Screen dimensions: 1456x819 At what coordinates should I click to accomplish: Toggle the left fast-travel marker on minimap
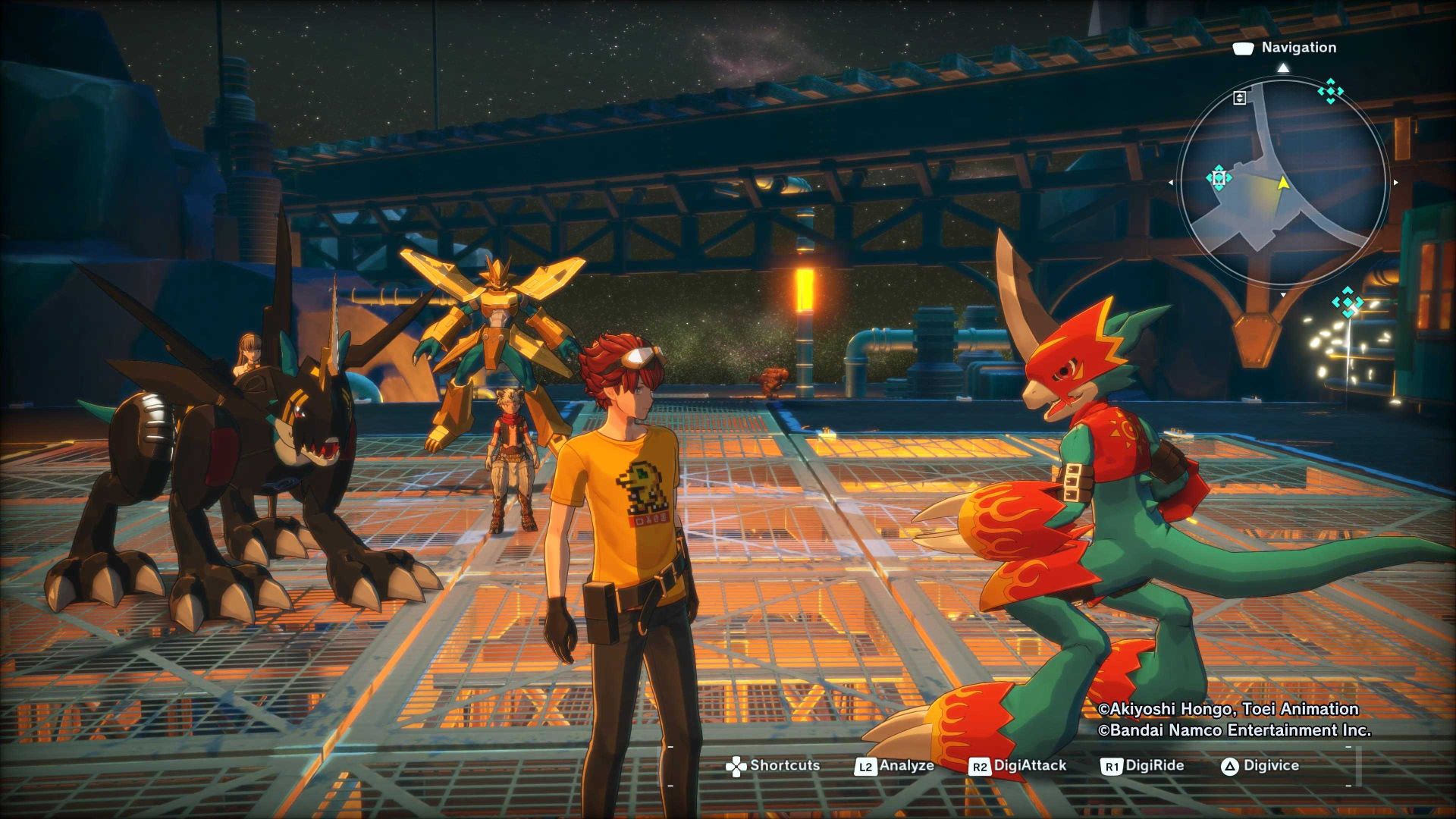(x=1219, y=177)
